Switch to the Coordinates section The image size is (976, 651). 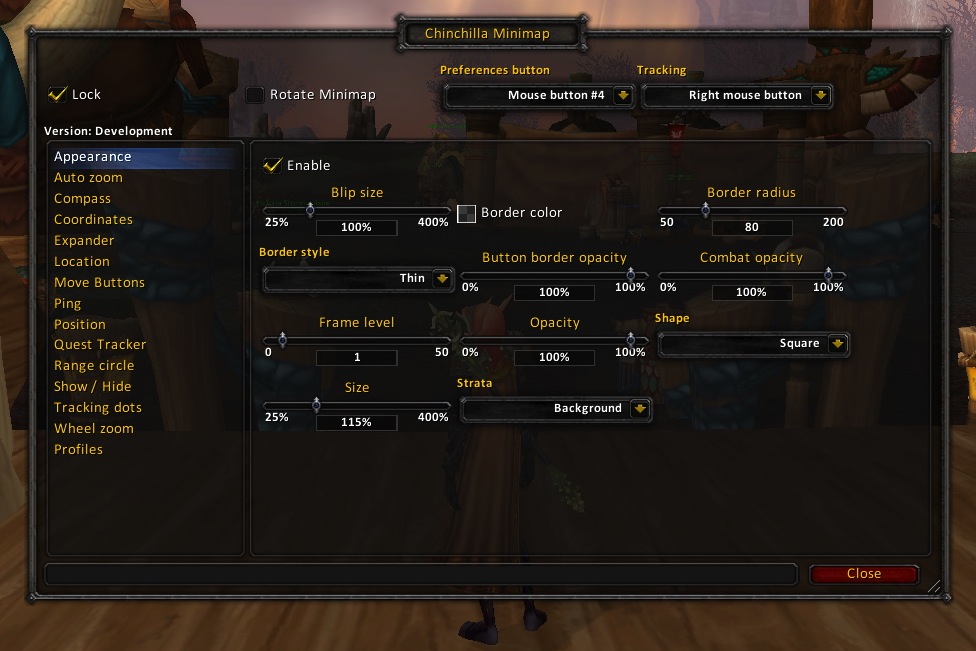[93, 220]
